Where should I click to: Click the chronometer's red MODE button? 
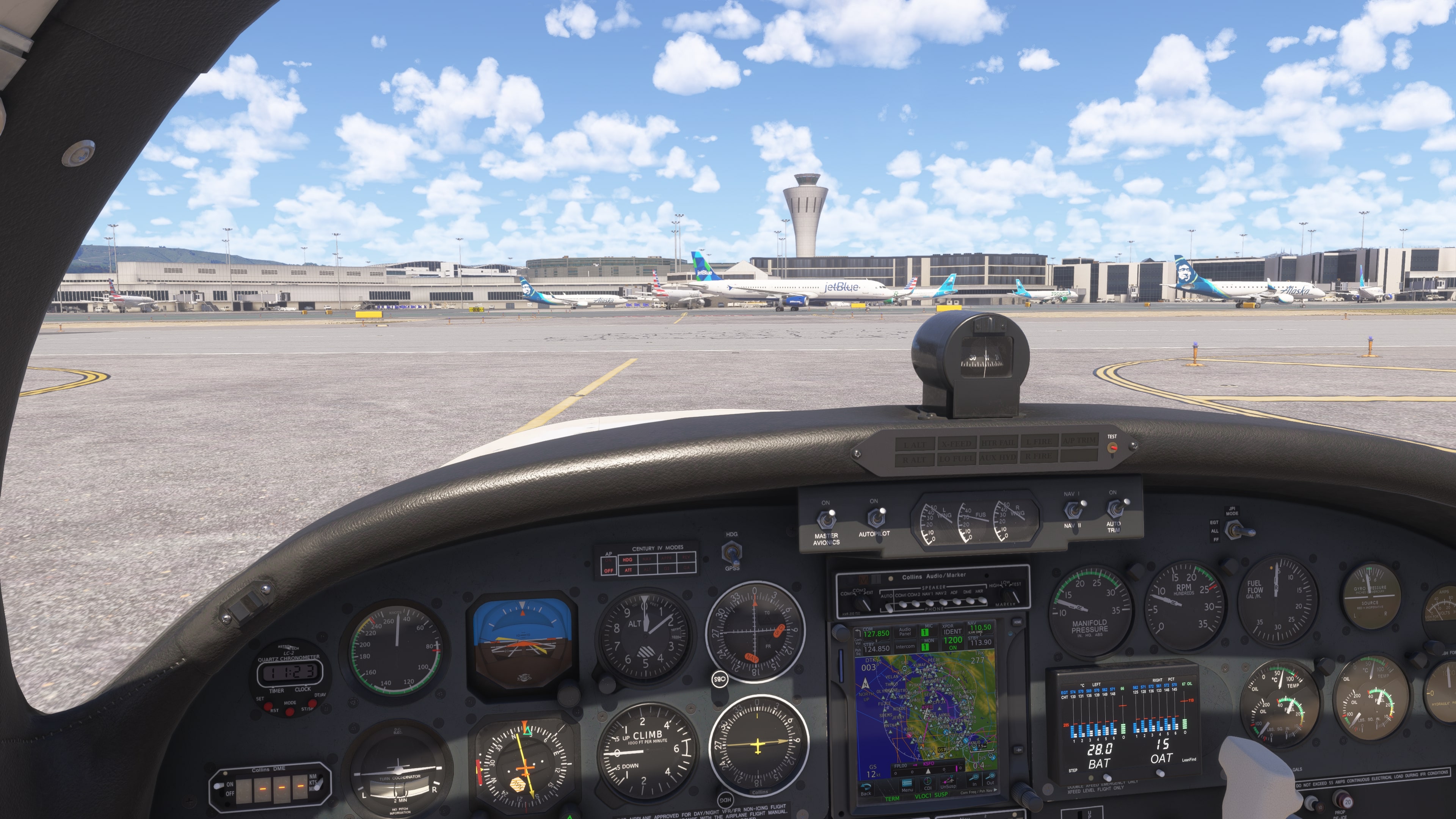(289, 711)
